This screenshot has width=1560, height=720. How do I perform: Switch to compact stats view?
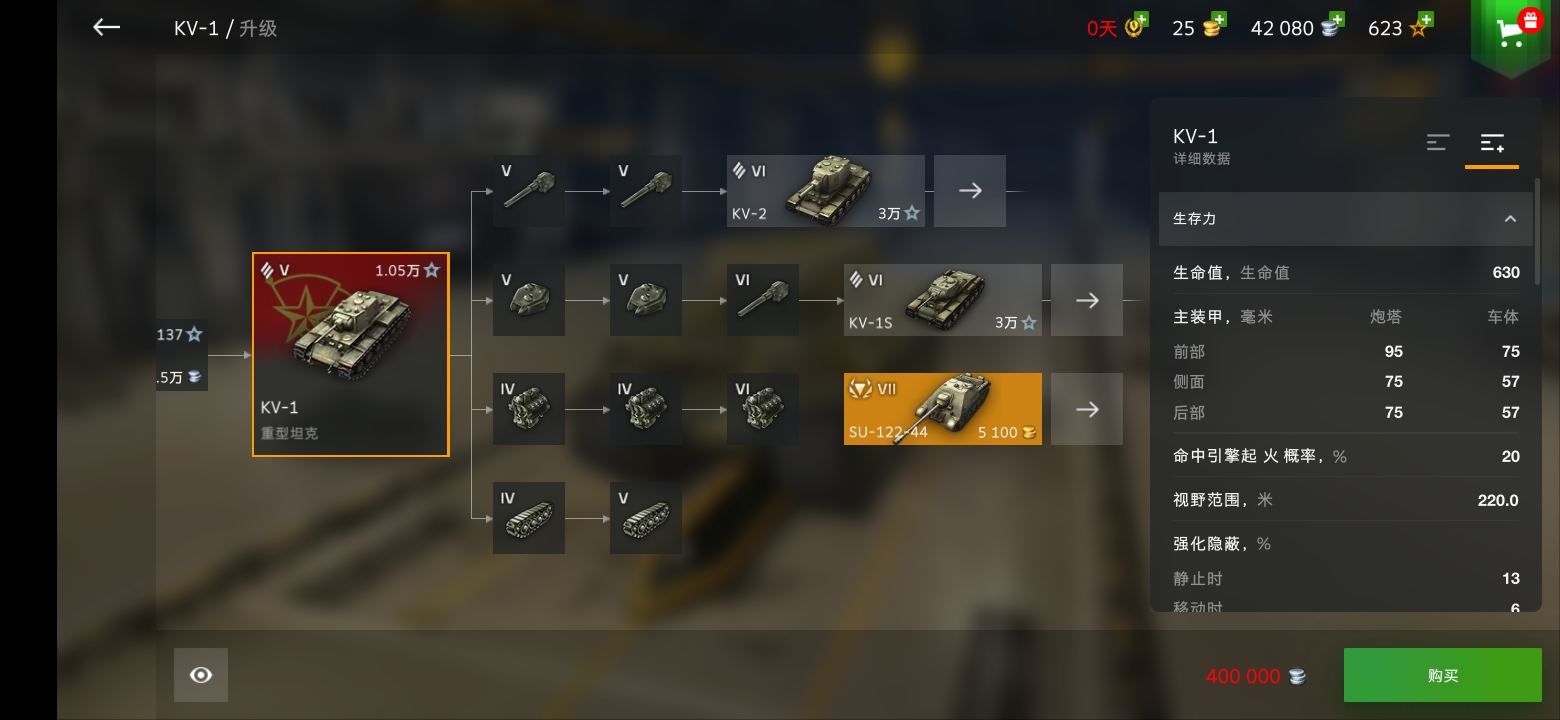(1438, 143)
